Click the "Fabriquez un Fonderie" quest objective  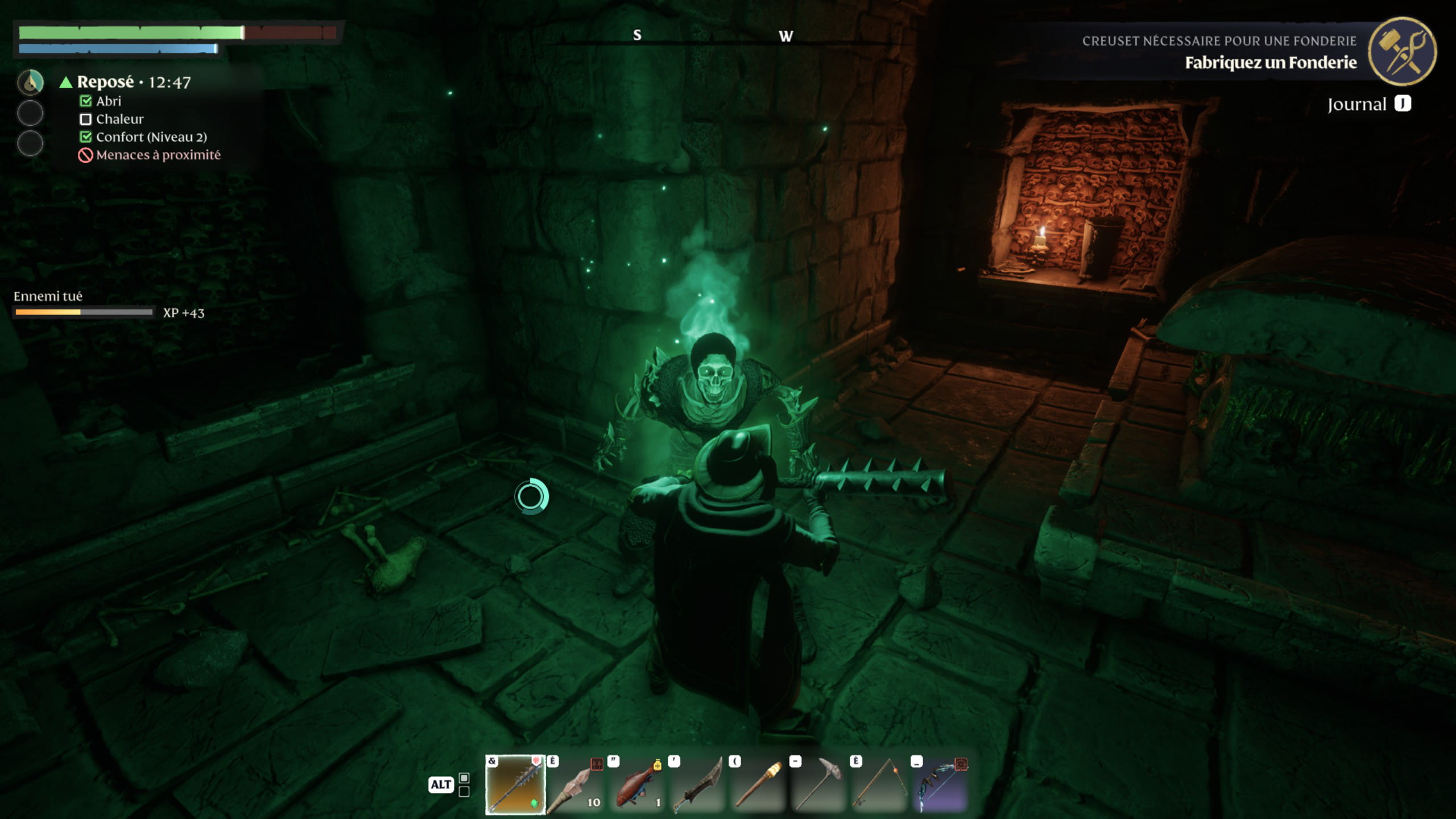pyautogui.click(x=1271, y=63)
